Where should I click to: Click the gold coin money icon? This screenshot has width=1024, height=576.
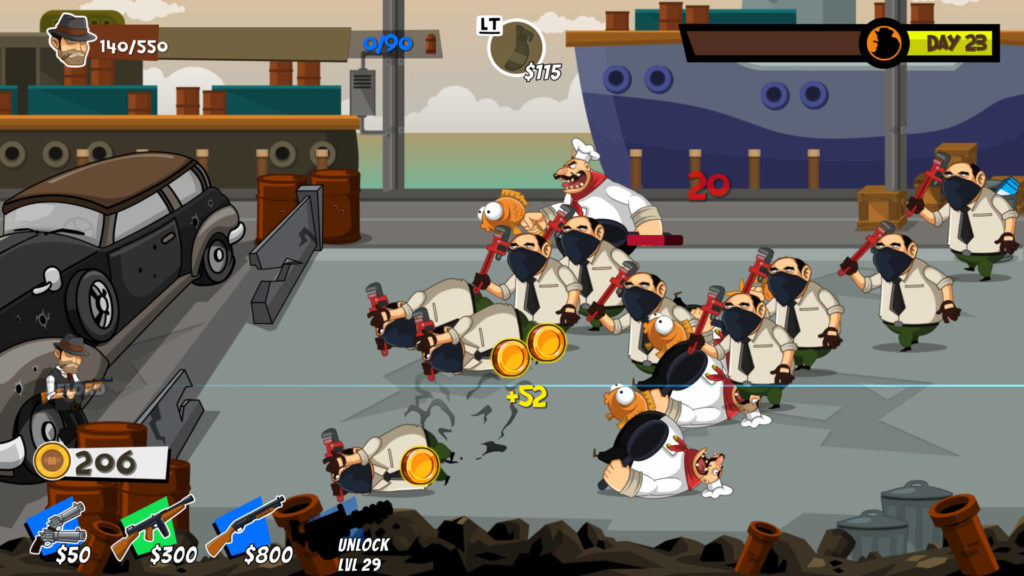pyautogui.click(x=52, y=461)
